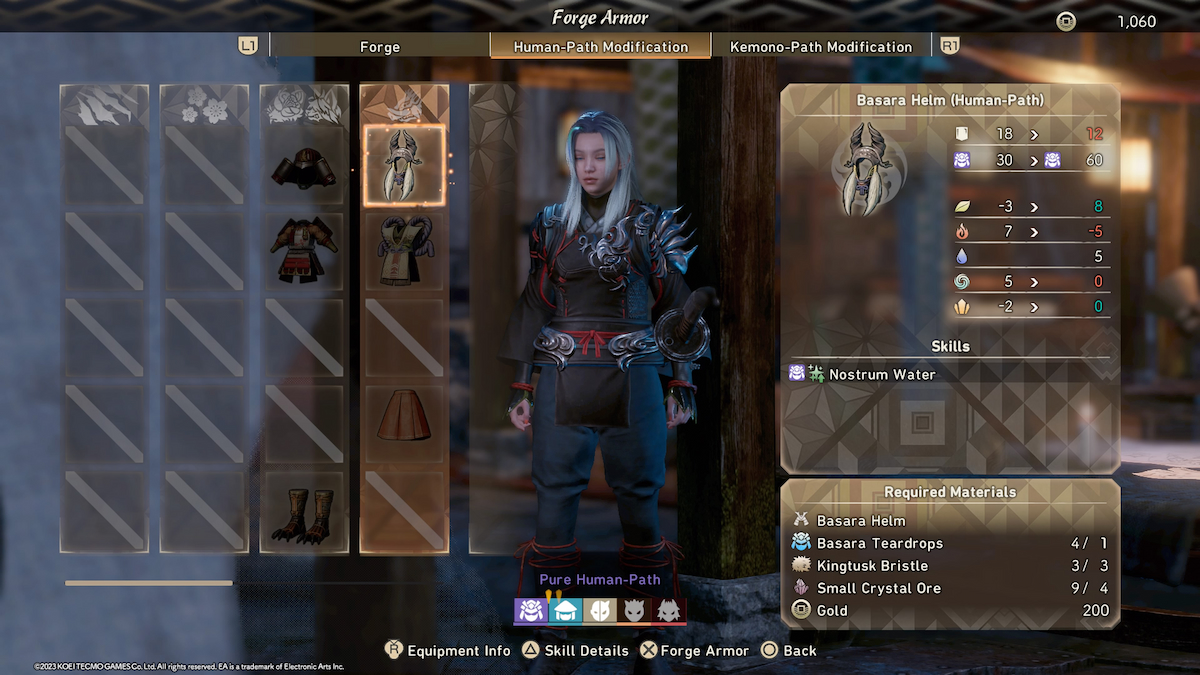Select the Human-Path Modification tab
The width and height of the screenshot is (1200, 675).
pyautogui.click(x=600, y=46)
